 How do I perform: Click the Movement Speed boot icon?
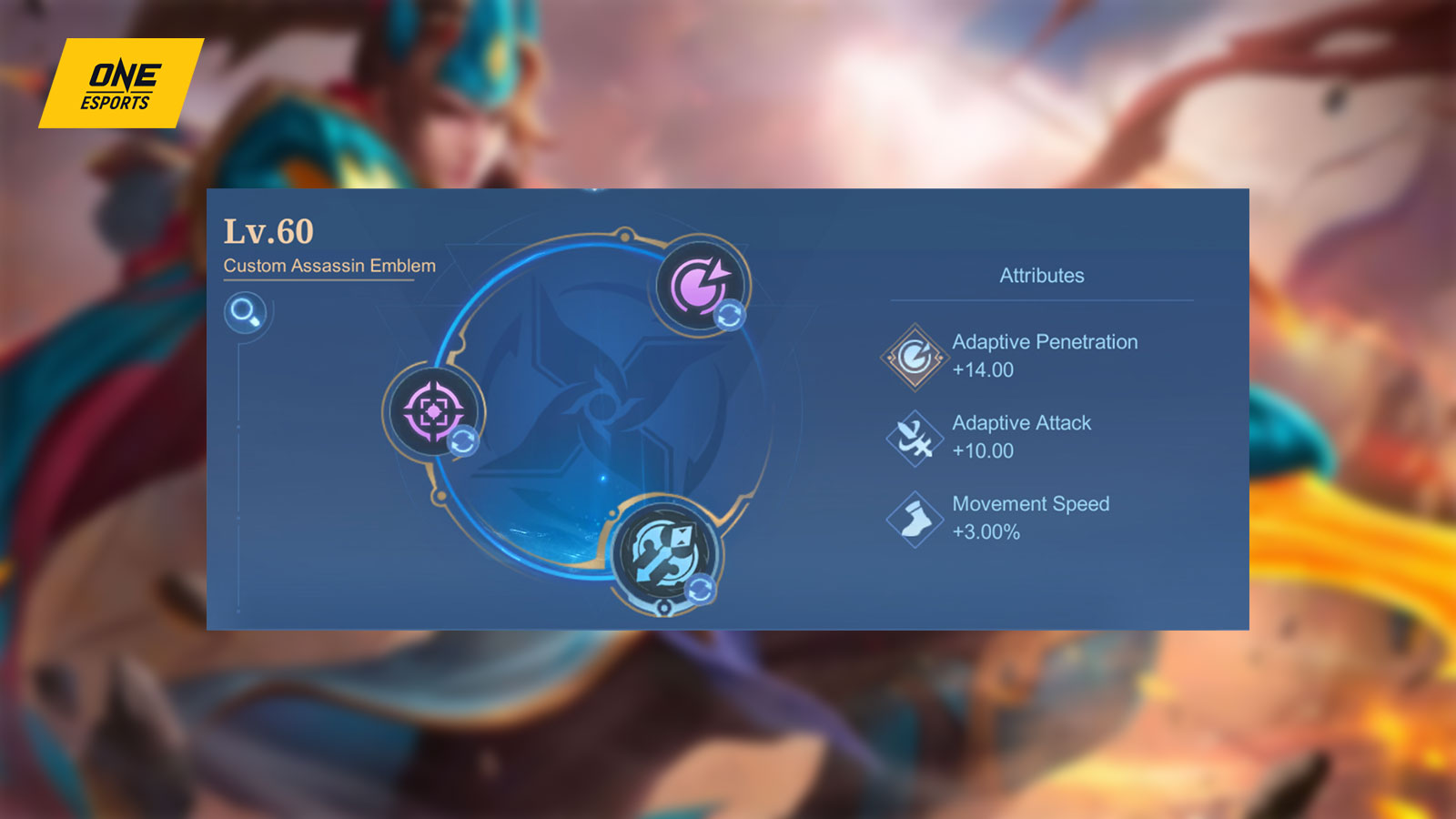click(914, 517)
